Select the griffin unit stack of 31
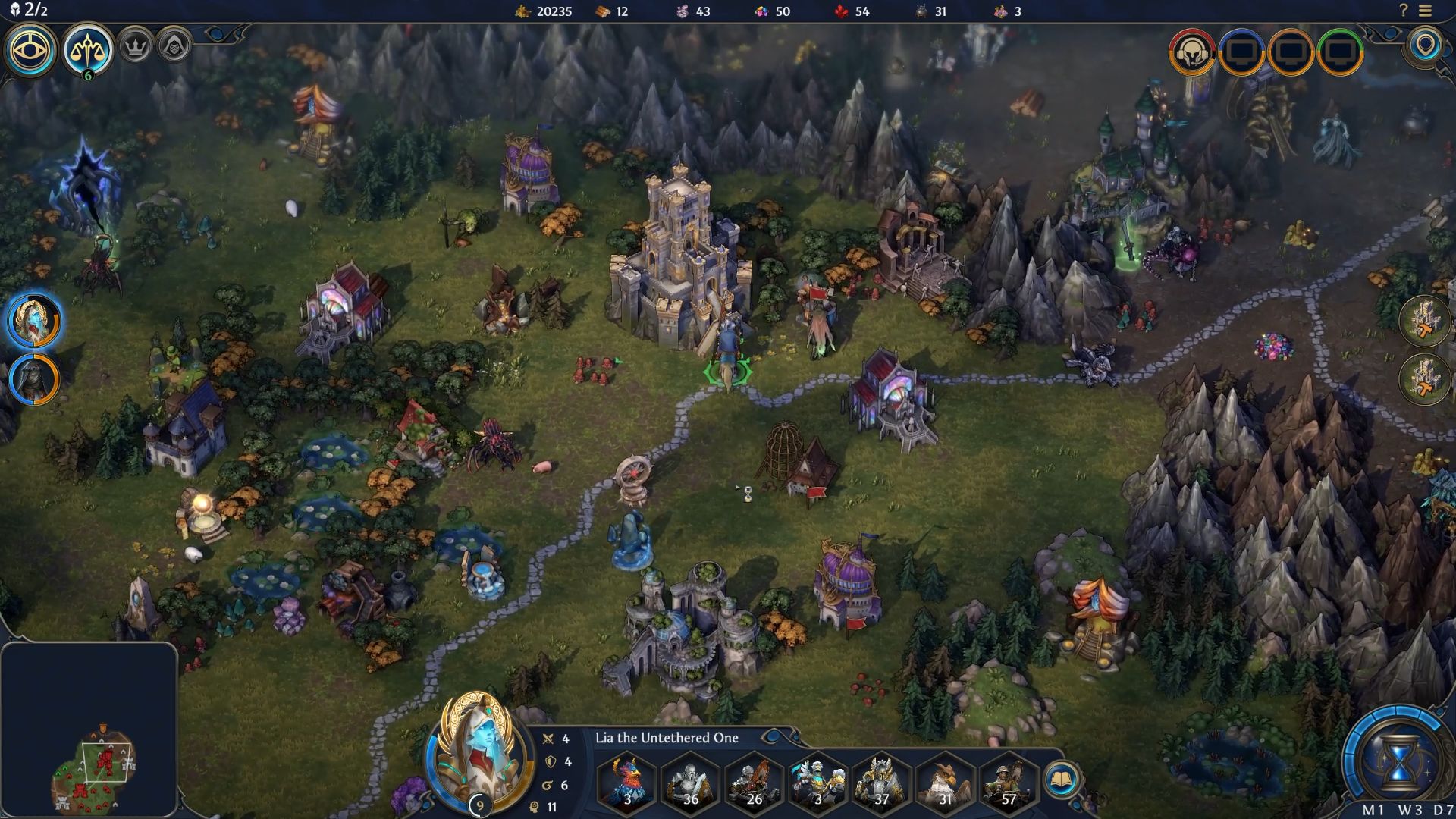1456x819 pixels. point(945,780)
